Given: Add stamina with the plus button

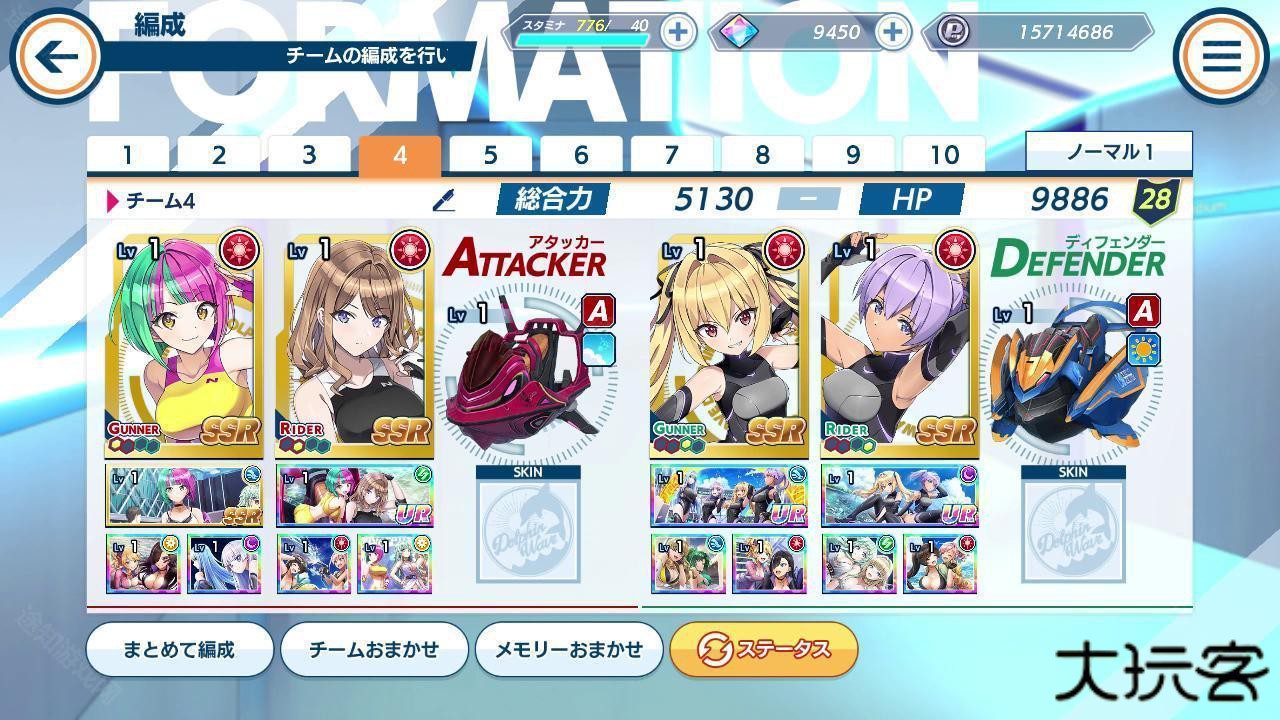Looking at the screenshot, I should tap(678, 31).
